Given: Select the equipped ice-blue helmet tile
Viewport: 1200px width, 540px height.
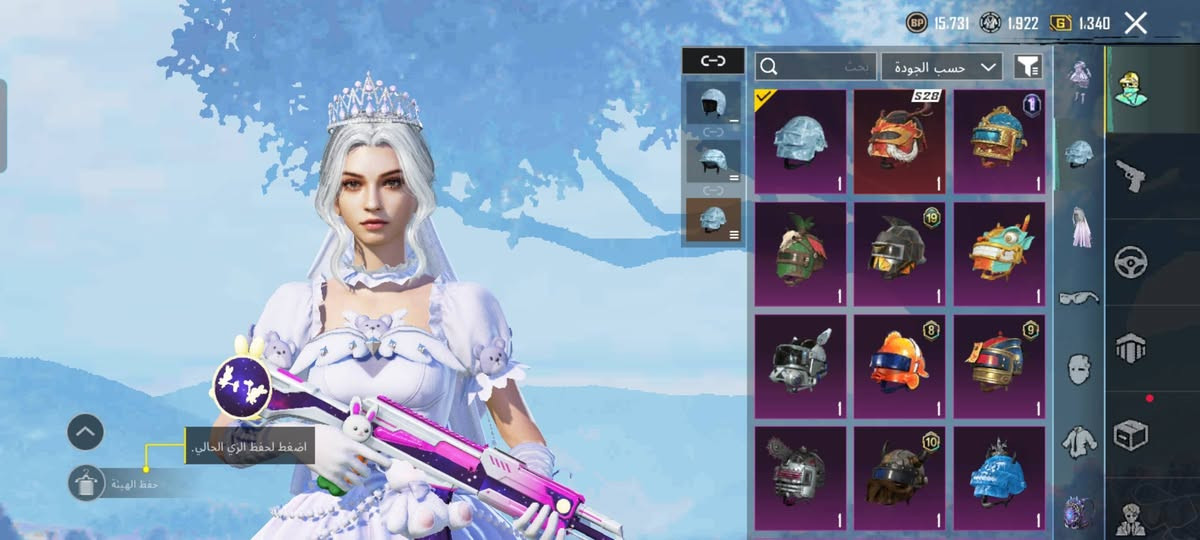Looking at the screenshot, I should [800, 141].
